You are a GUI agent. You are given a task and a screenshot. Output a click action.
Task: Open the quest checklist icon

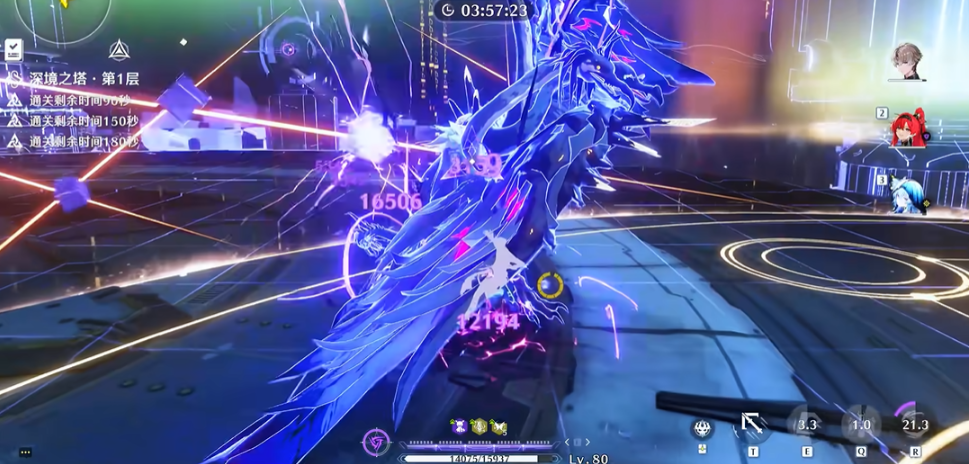tap(13, 48)
